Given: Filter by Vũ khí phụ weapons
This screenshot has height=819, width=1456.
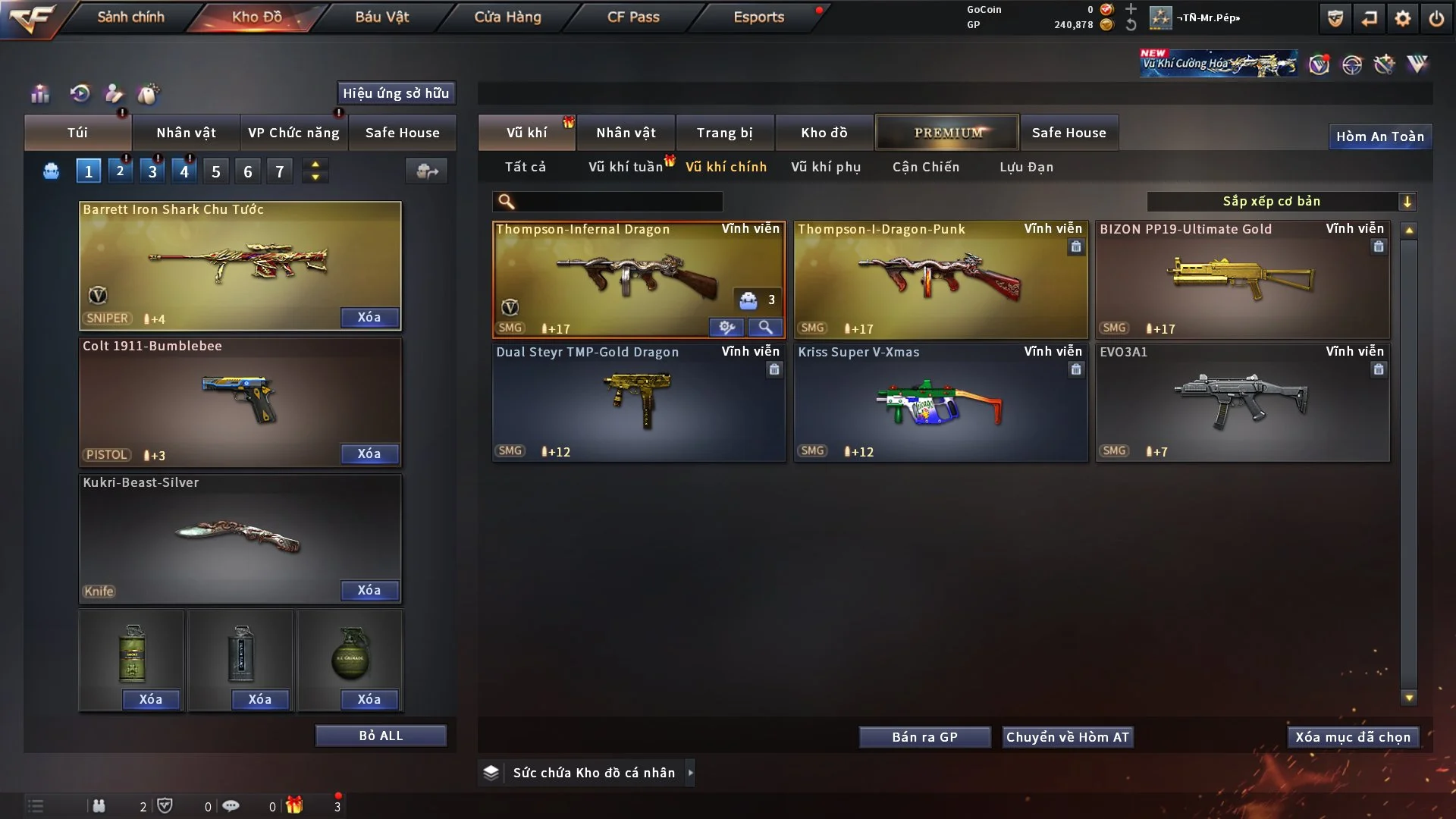Looking at the screenshot, I should pyautogui.click(x=826, y=167).
